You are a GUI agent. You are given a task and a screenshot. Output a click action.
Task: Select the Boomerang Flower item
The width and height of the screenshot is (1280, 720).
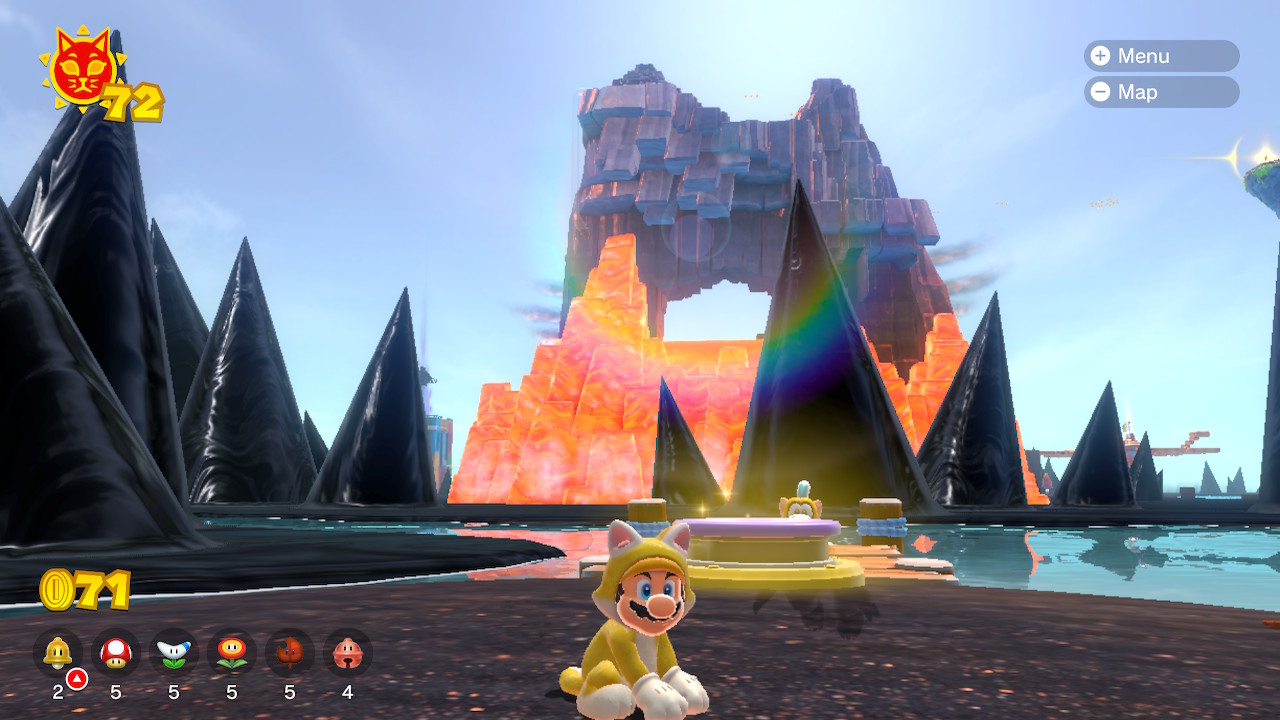pyautogui.click(x=174, y=653)
